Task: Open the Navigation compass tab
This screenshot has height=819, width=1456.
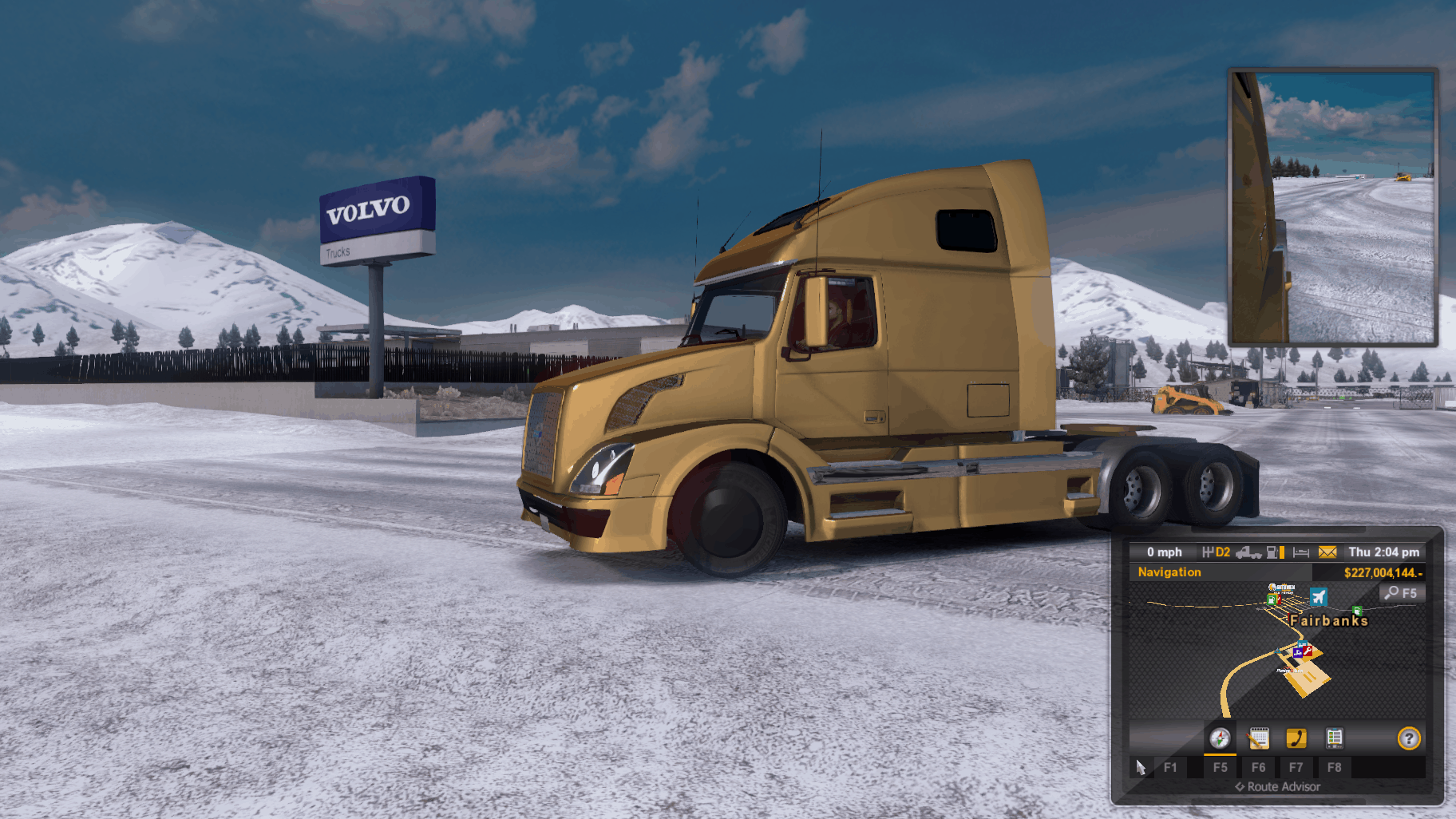Action: pyautogui.click(x=1219, y=738)
